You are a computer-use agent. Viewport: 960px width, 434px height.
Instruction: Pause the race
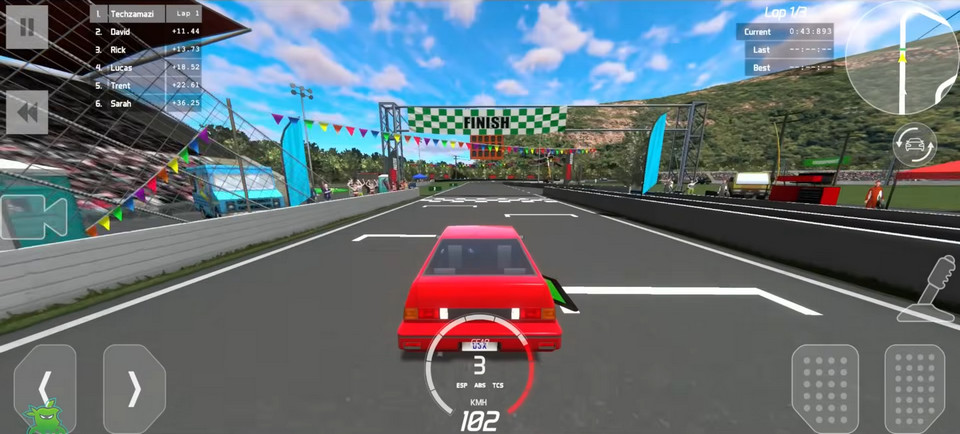click(27, 27)
